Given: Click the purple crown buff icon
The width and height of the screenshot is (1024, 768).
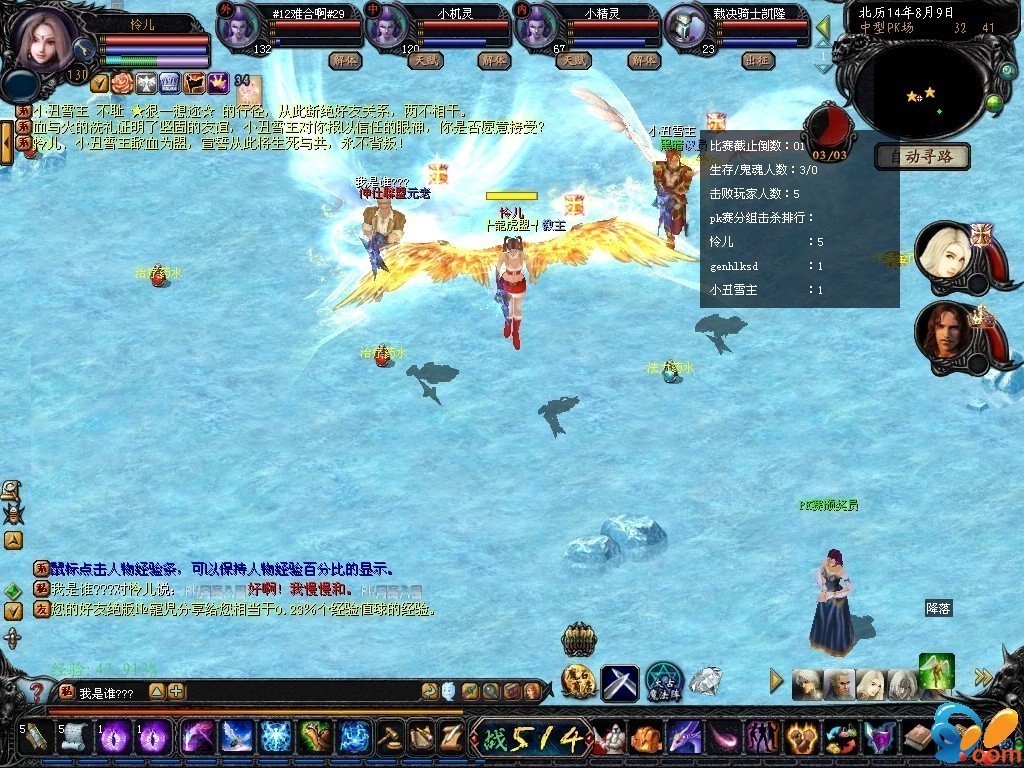Looking at the screenshot, I should [x=218, y=83].
